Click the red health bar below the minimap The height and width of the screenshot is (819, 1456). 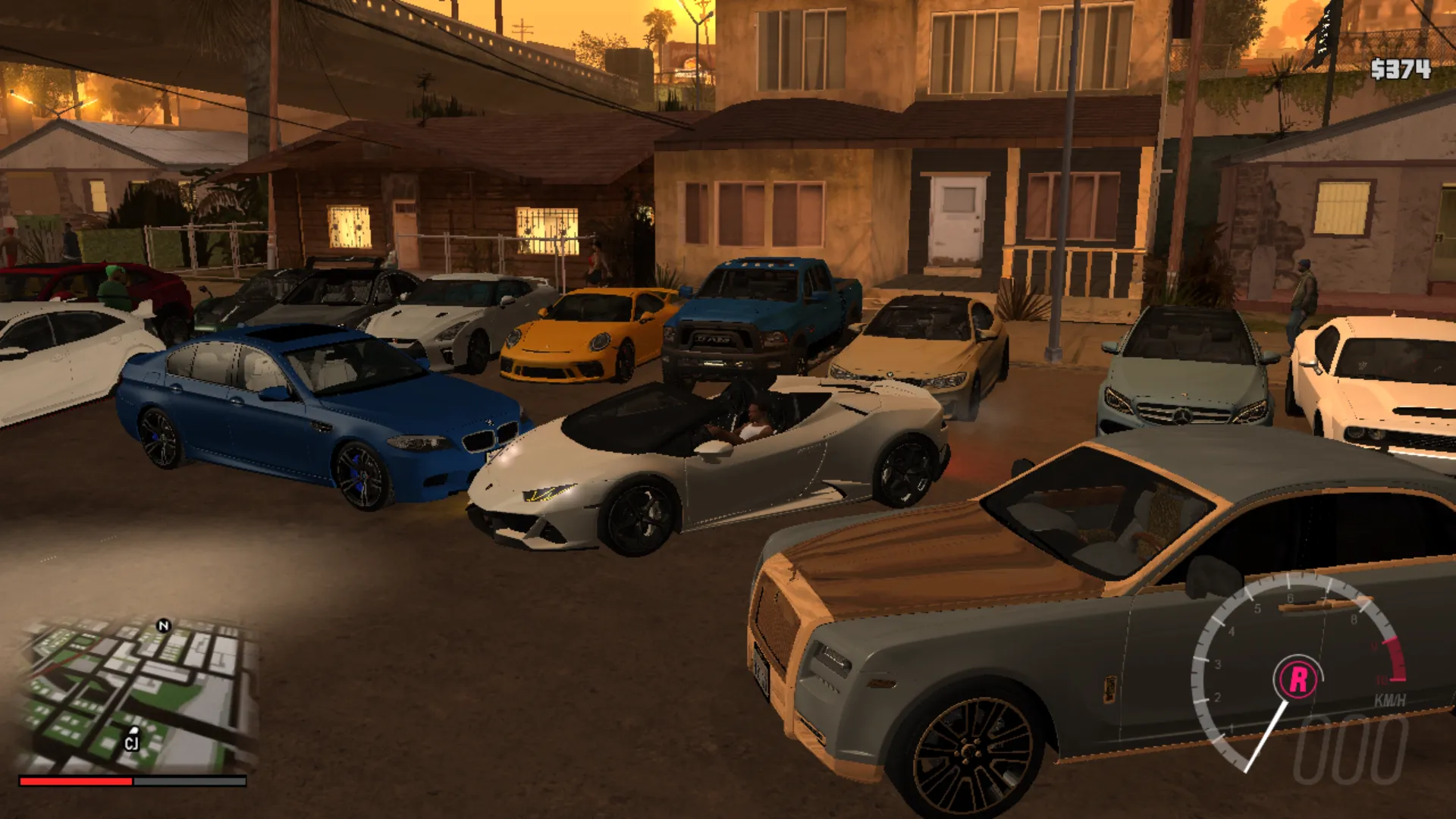[x=76, y=780]
